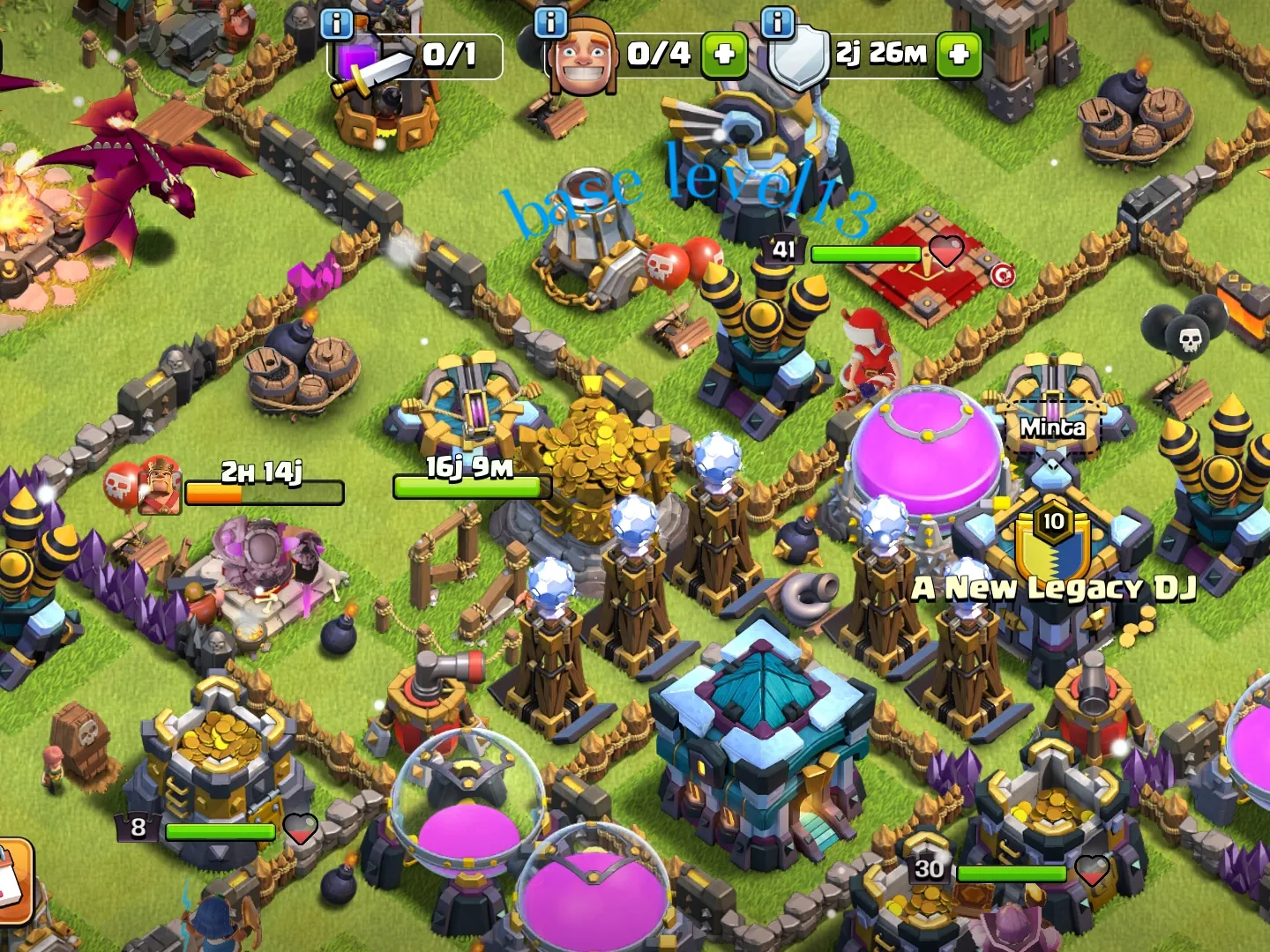Extend the shield using its green plus button
This screenshot has height=952, width=1270.
(x=959, y=55)
